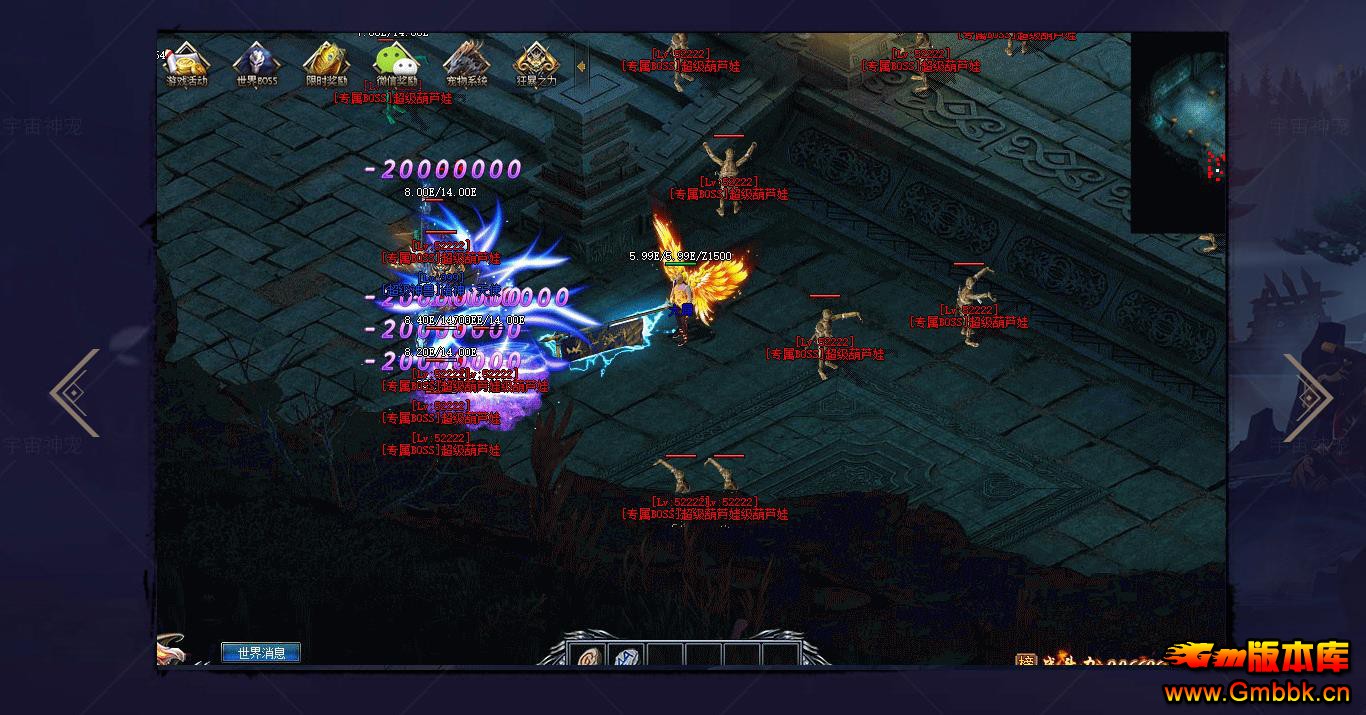Use the first hotbar slot item
The image size is (1366, 715).
pyautogui.click(x=587, y=657)
